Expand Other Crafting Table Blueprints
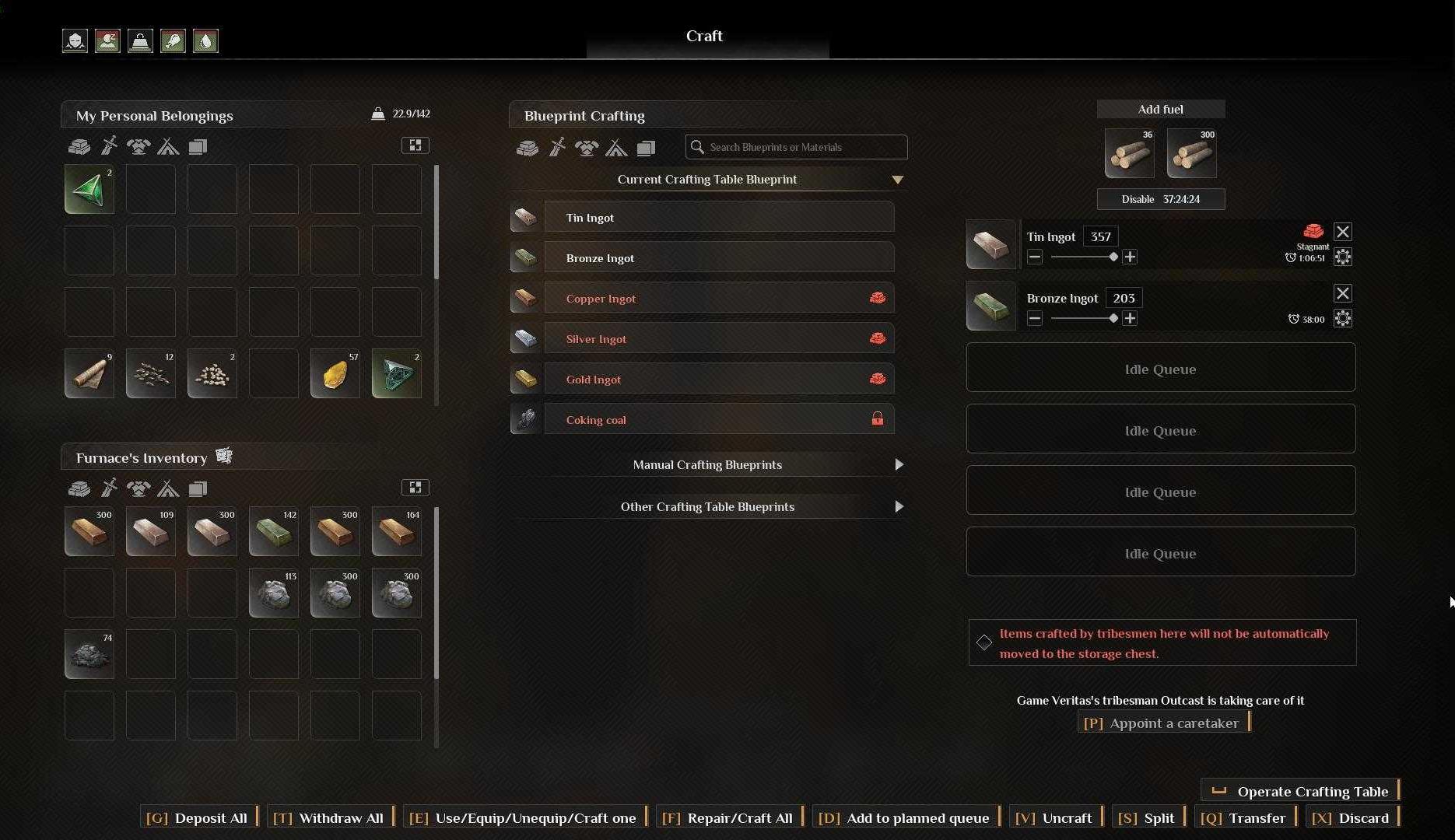The image size is (1455, 840). coord(707,506)
